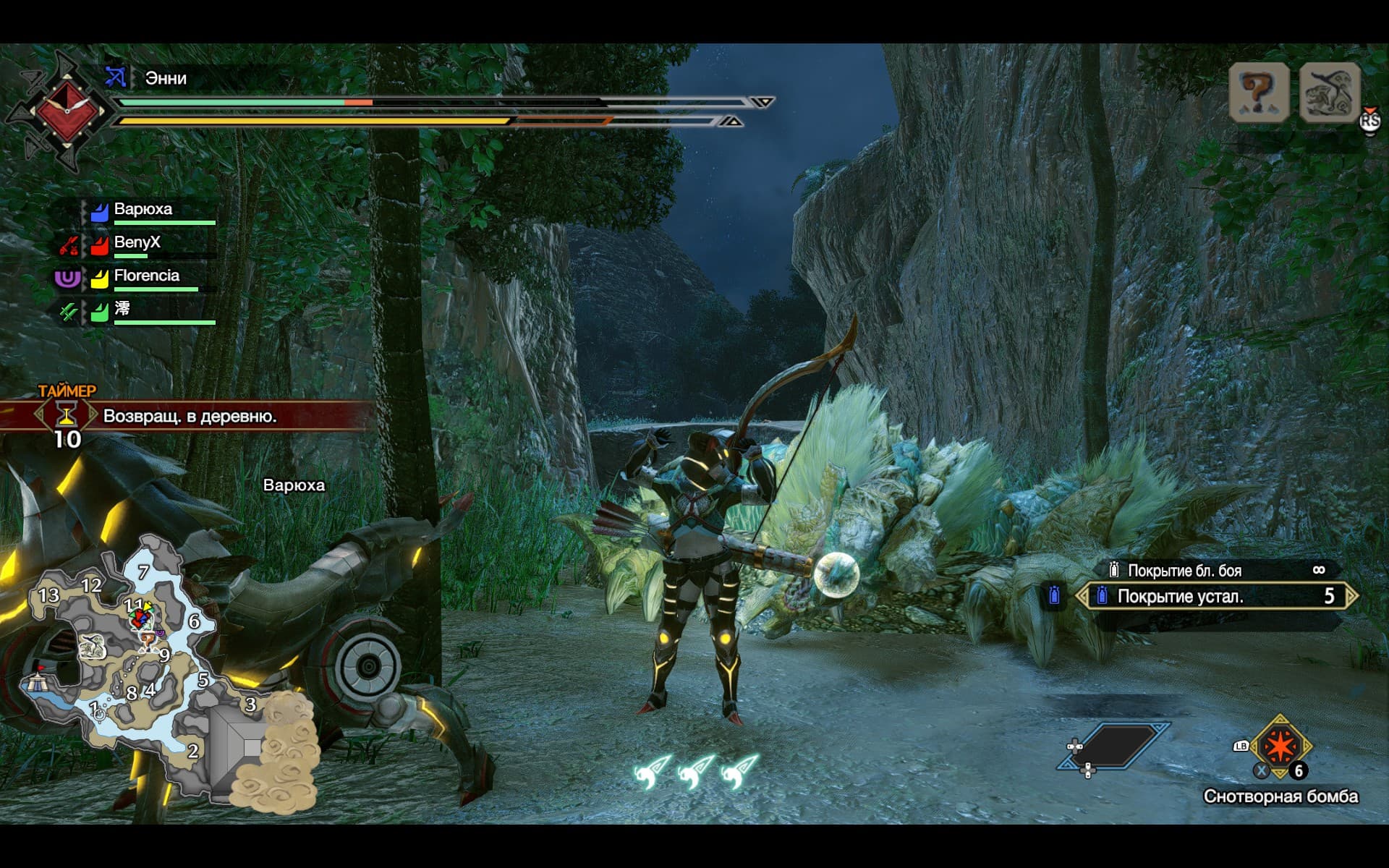
Task: Click the Возвращ. в деревню banner
Action: tap(190, 416)
